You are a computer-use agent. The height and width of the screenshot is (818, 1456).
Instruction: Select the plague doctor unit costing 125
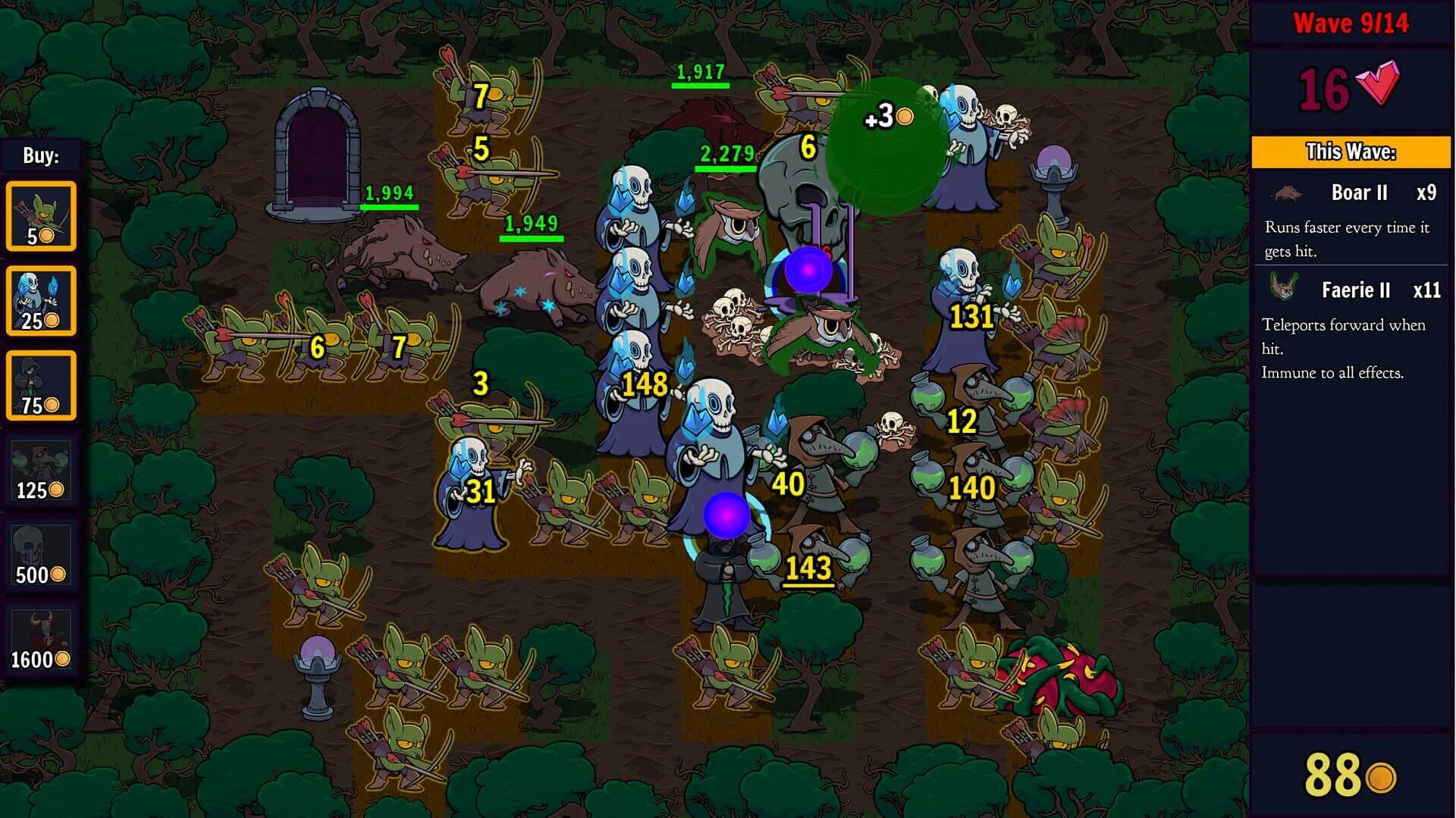(42, 470)
